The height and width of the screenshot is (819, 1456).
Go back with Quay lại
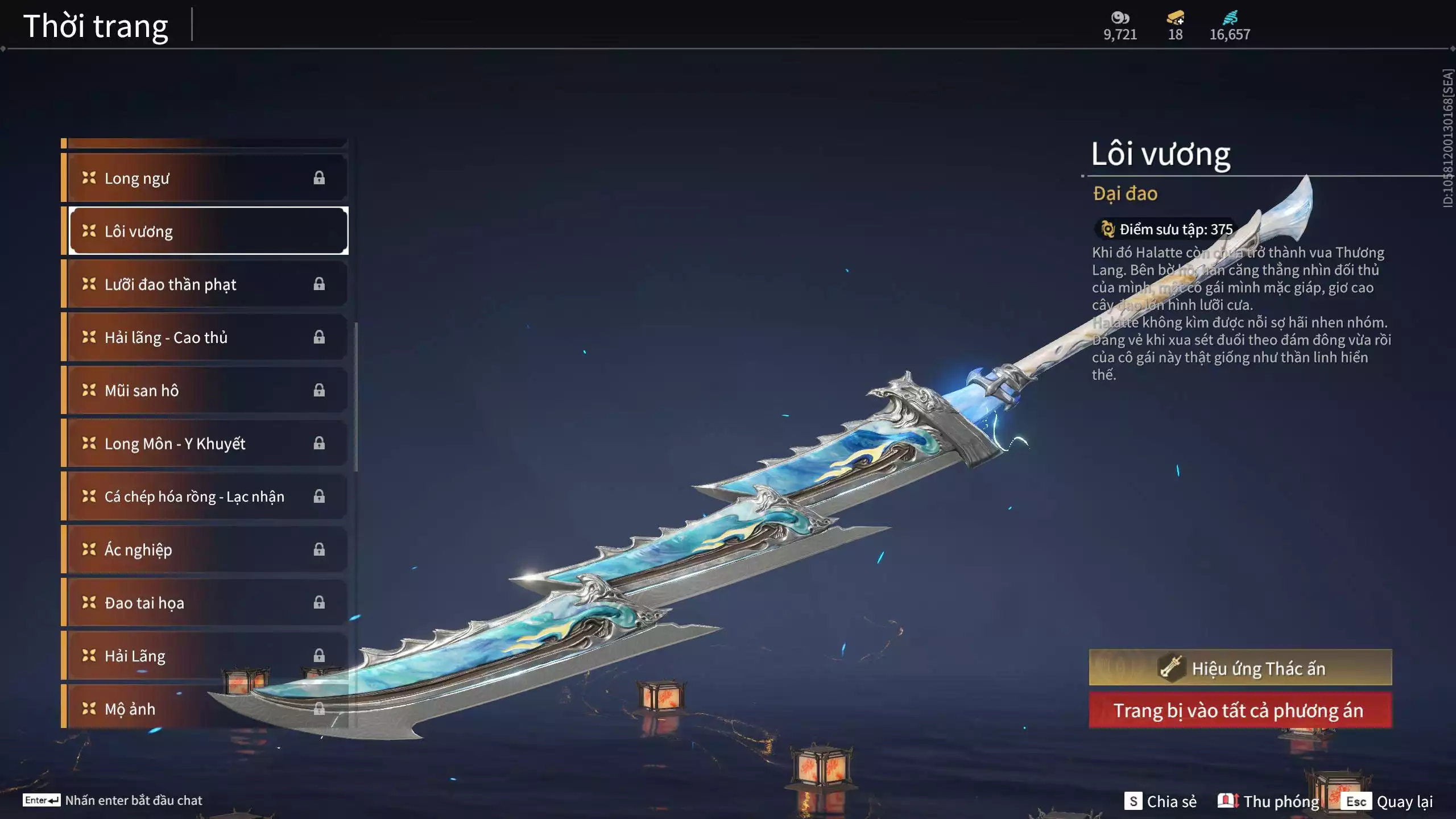1387,801
